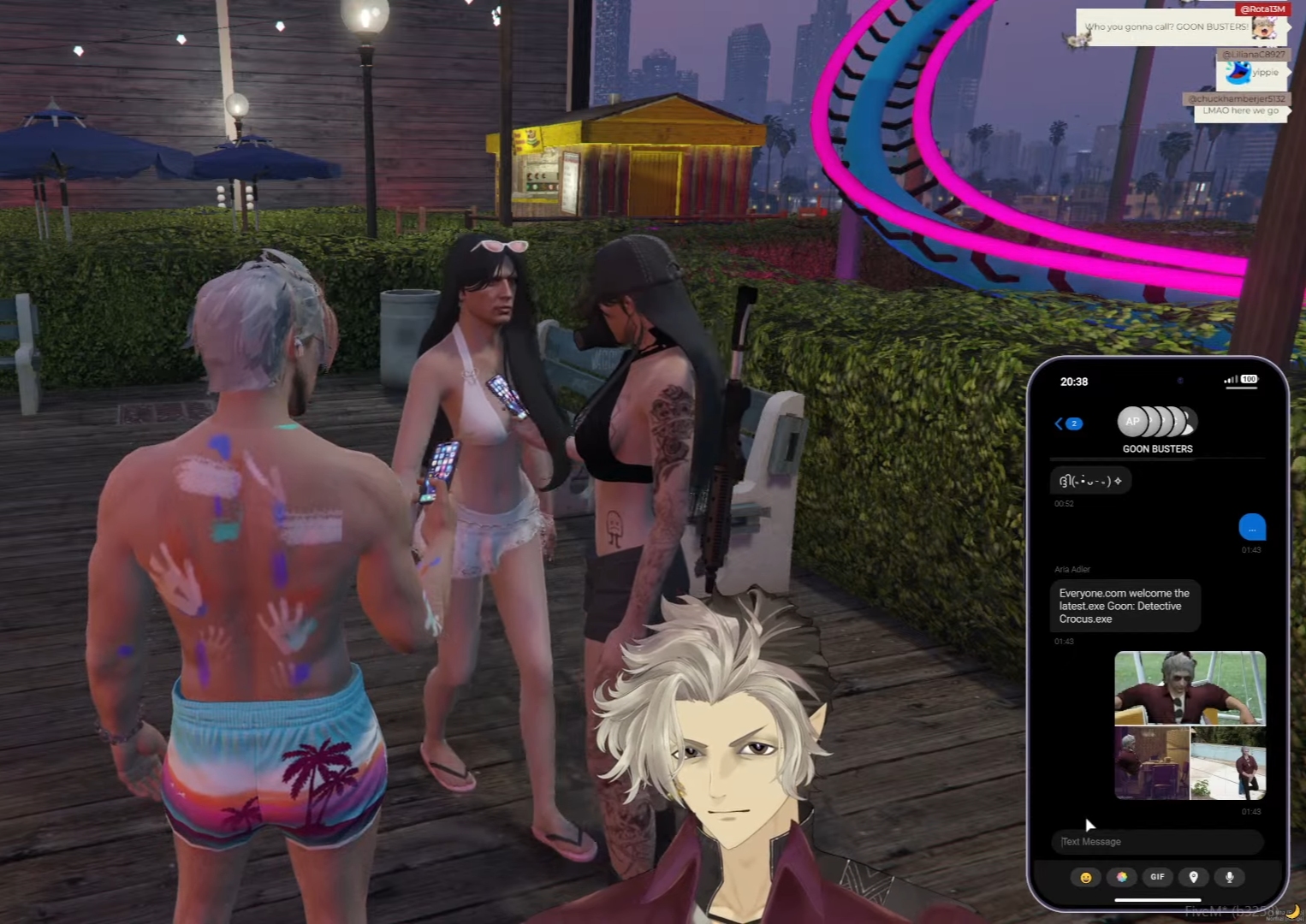Go back from the Goon Busters chat

click(1067, 423)
